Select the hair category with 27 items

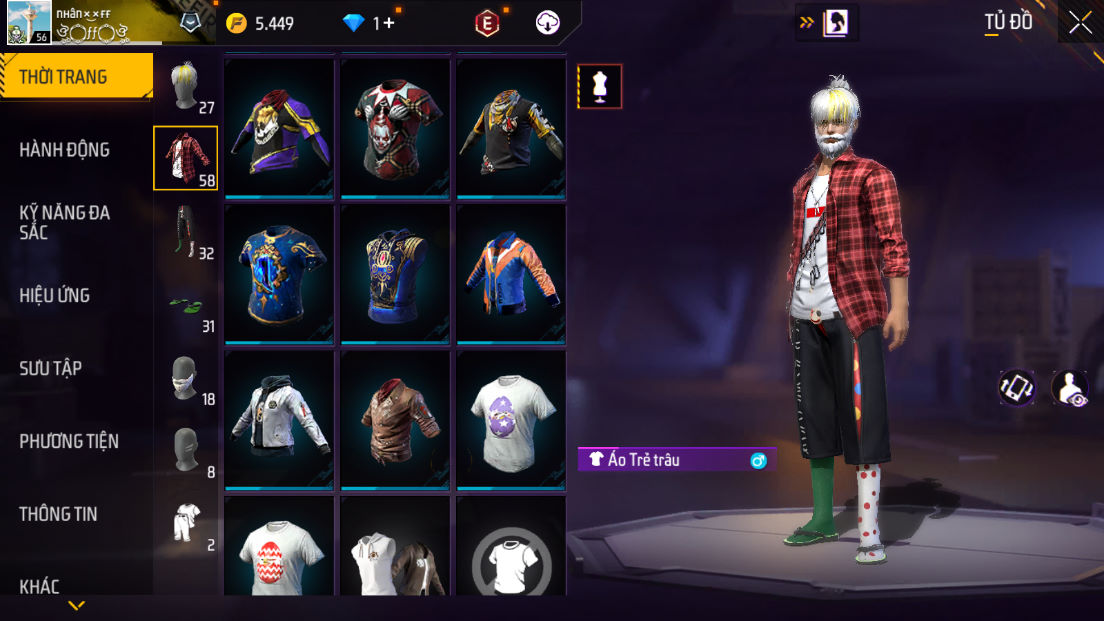(x=186, y=88)
